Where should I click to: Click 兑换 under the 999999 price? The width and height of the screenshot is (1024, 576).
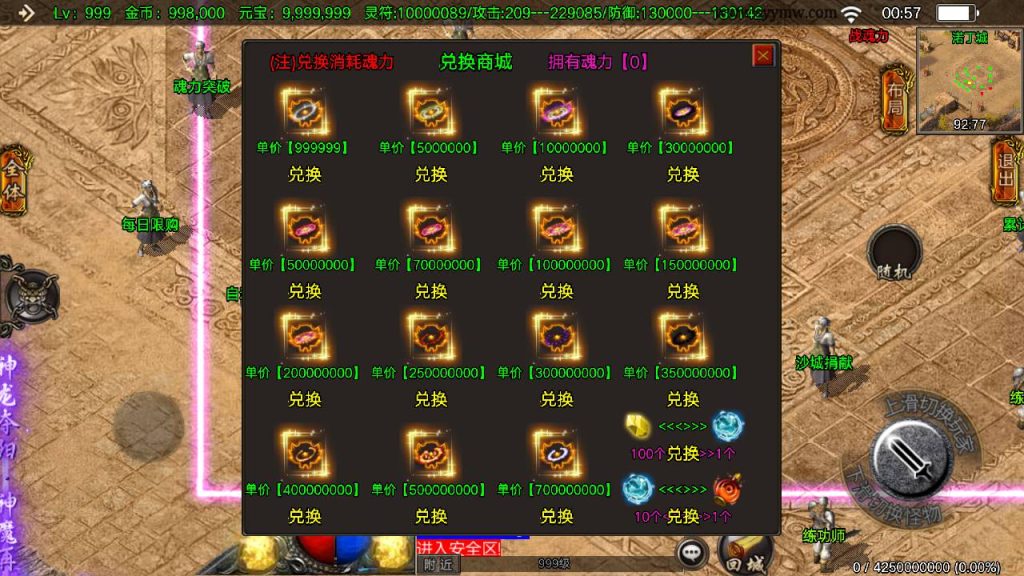click(305, 174)
